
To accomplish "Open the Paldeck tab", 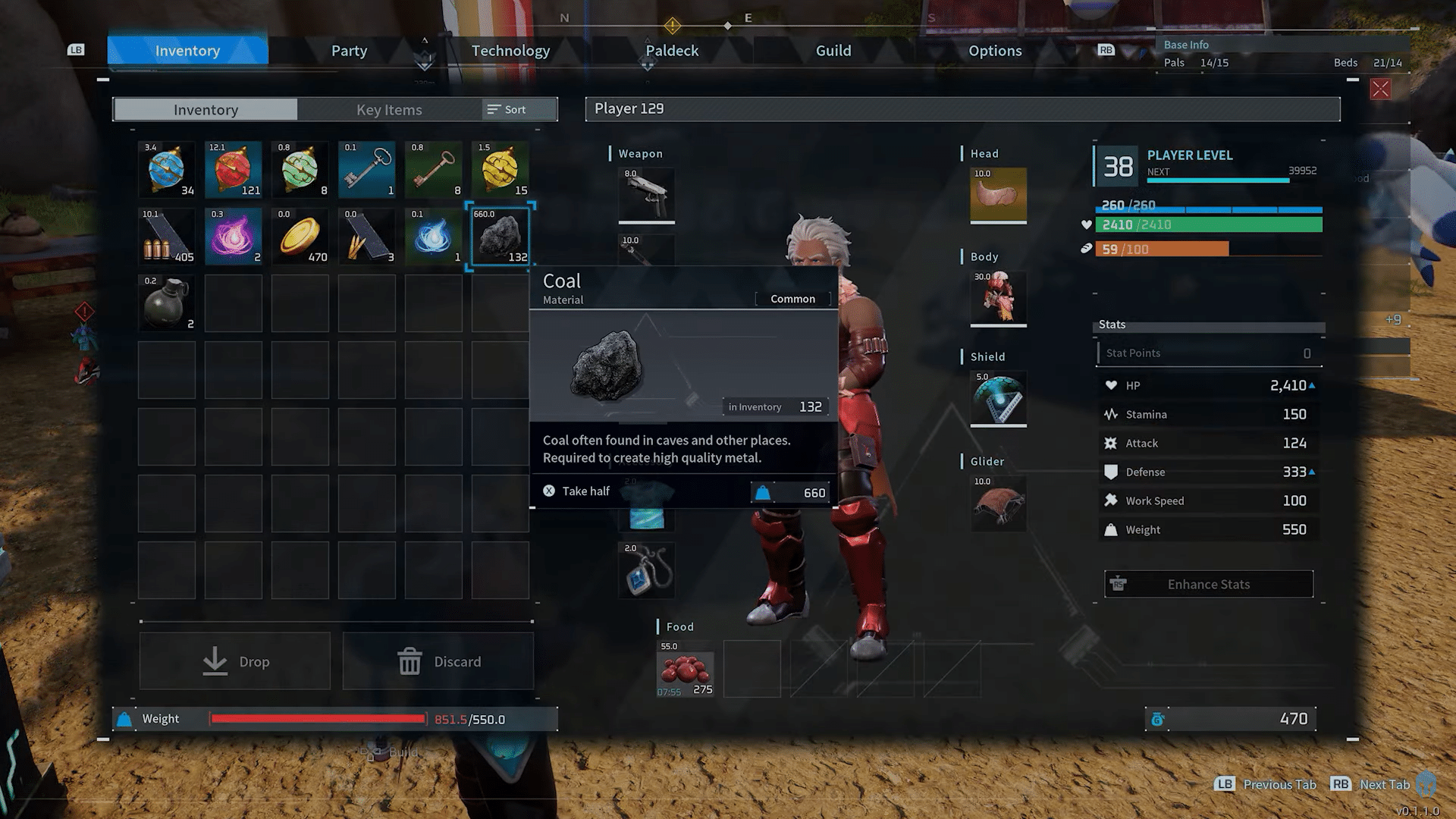I will click(x=670, y=50).
